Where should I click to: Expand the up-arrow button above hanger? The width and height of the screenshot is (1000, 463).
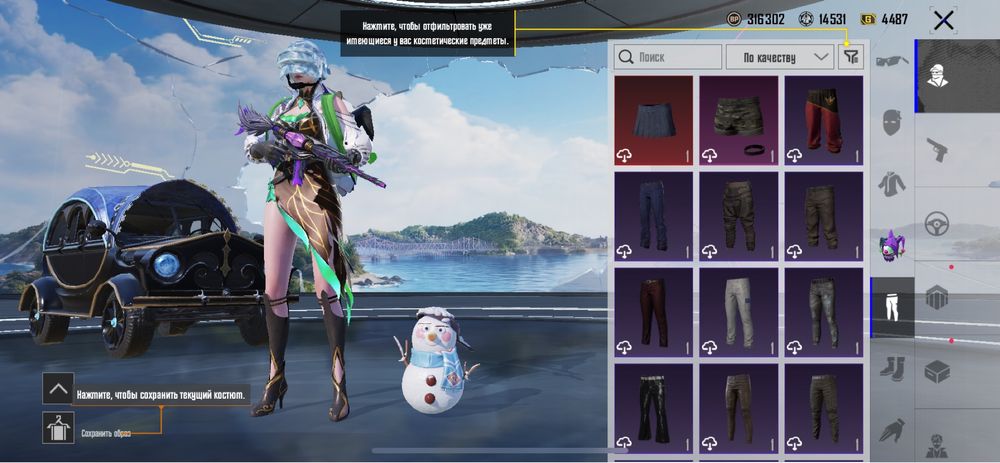pos(58,388)
